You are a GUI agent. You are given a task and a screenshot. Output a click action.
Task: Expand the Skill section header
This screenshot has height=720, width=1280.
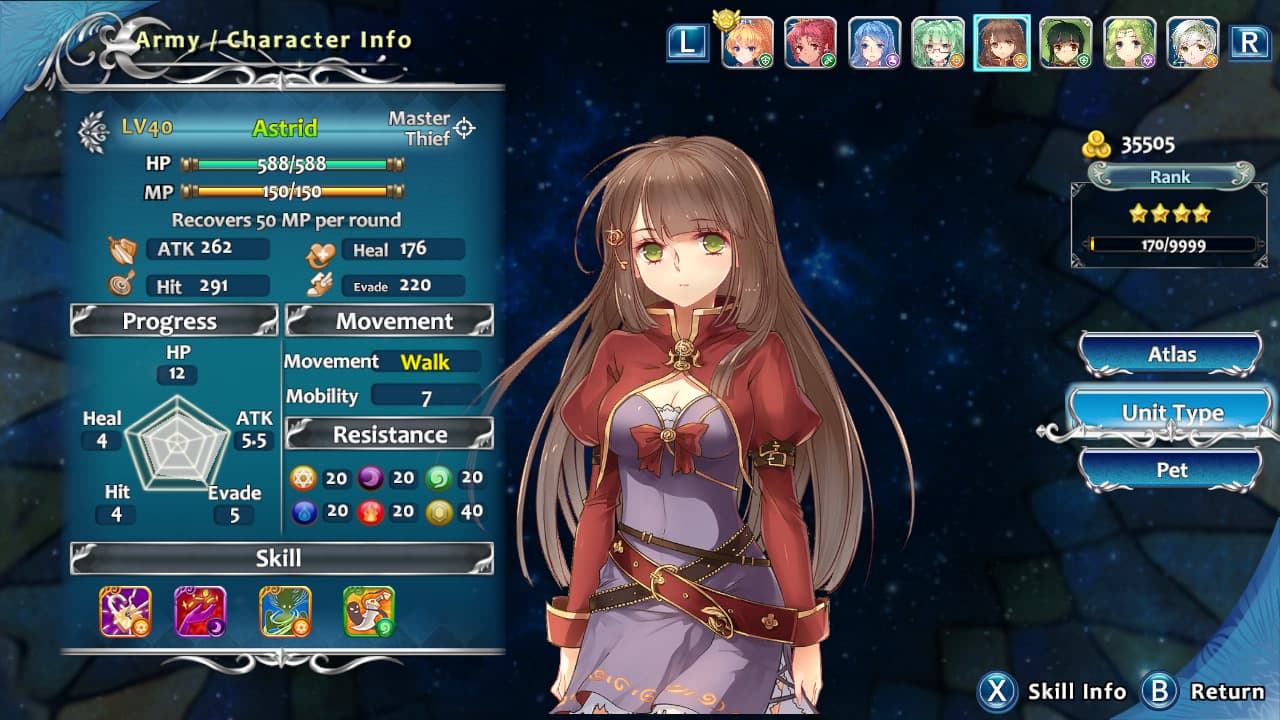point(278,558)
